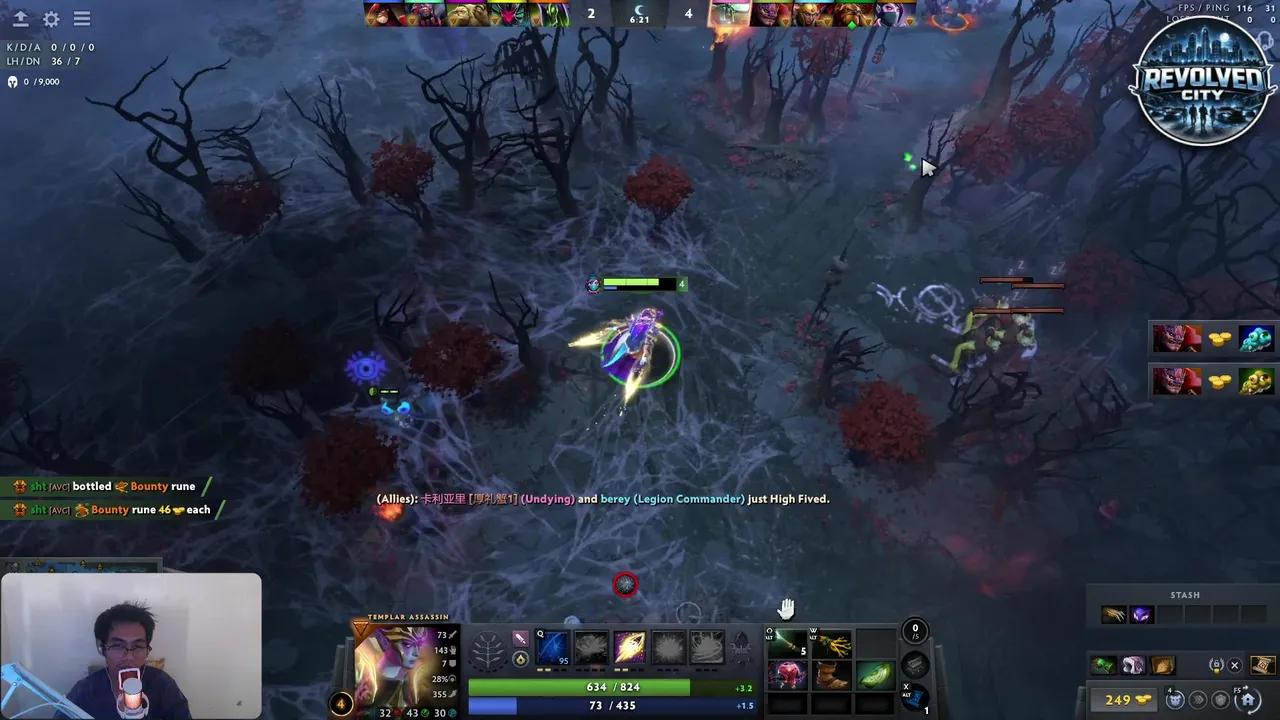The image size is (1280, 720).
Task: Select the Refraction ability in slot Q
Action: coord(553,646)
